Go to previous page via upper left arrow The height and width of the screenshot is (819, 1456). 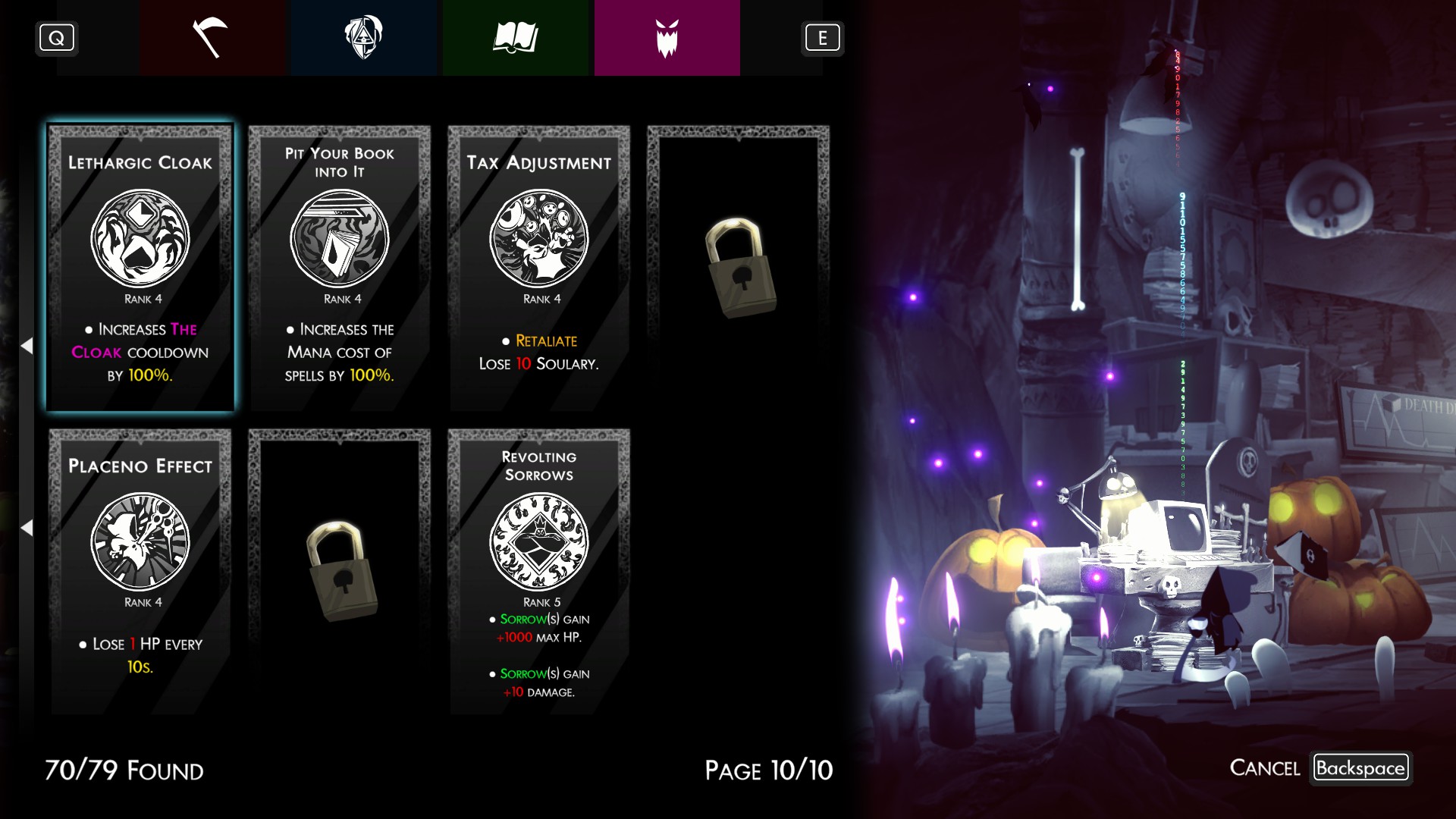click(x=27, y=346)
